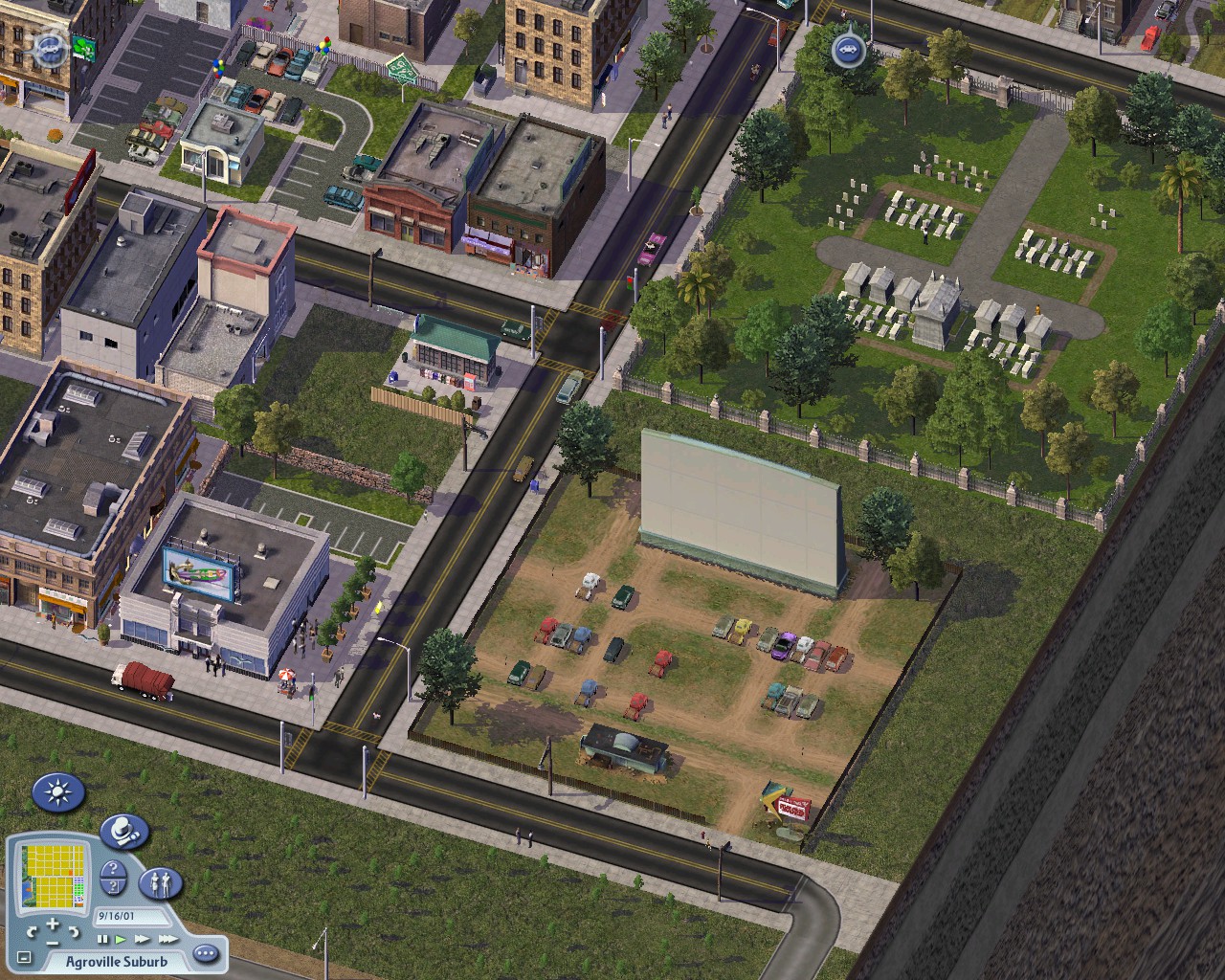Toggle the day/night sun button
The image size is (1225, 980).
(x=58, y=793)
